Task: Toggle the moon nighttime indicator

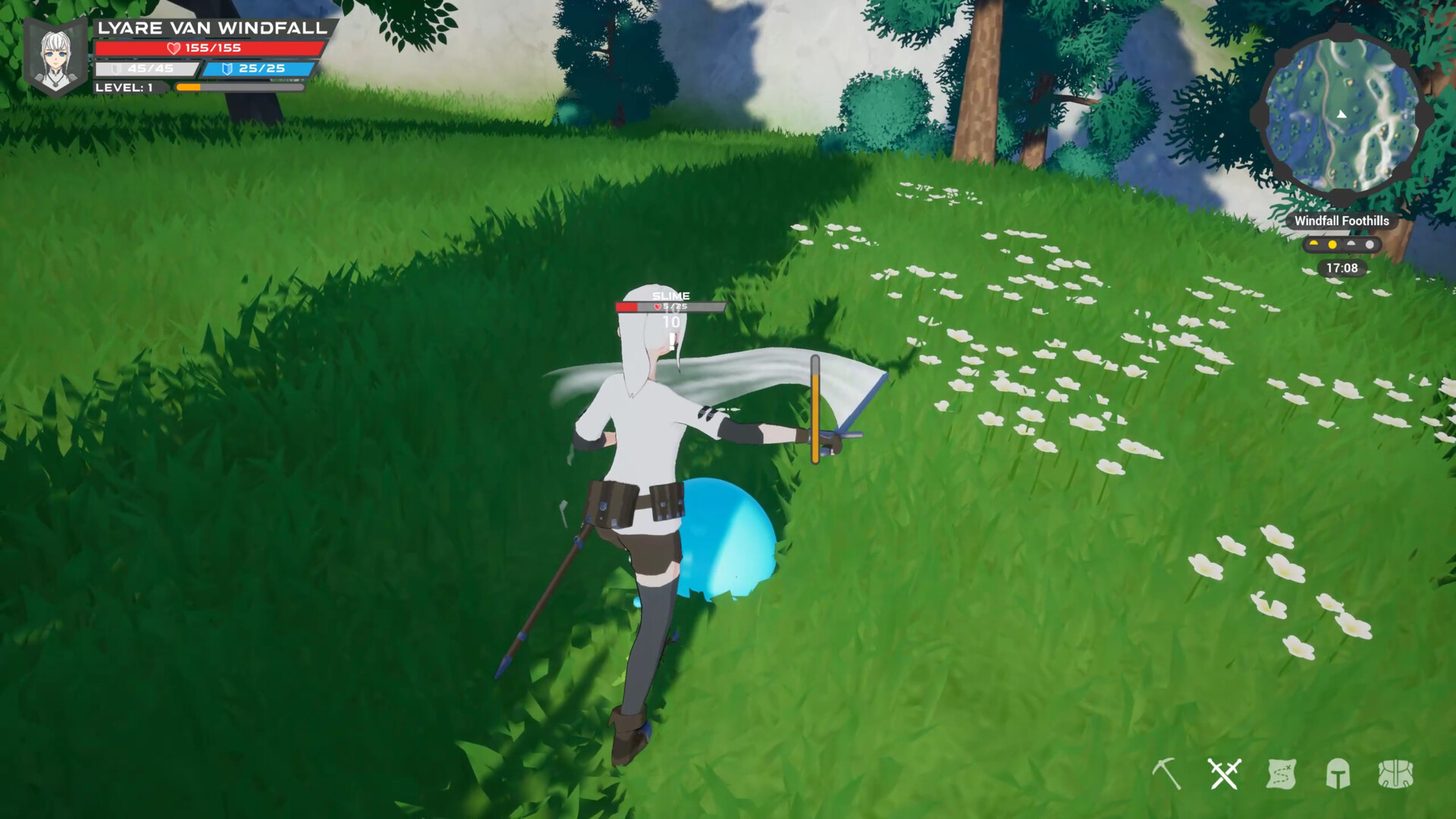Action: [x=1370, y=244]
